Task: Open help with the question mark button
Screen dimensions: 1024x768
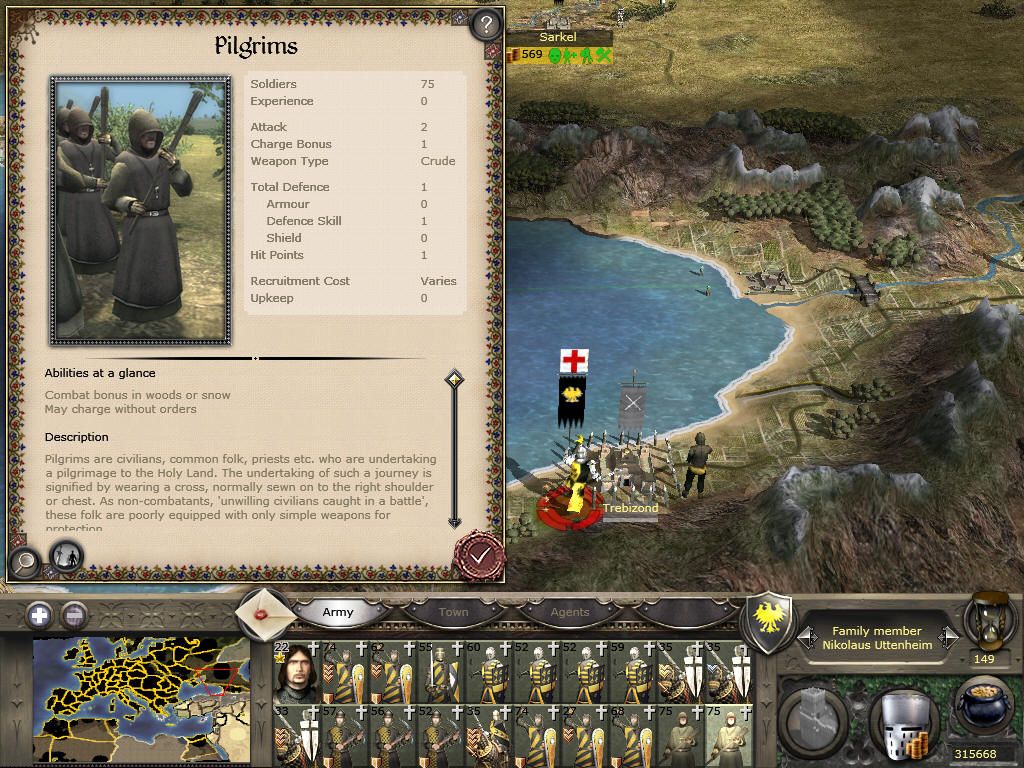Action: [x=485, y=24]
